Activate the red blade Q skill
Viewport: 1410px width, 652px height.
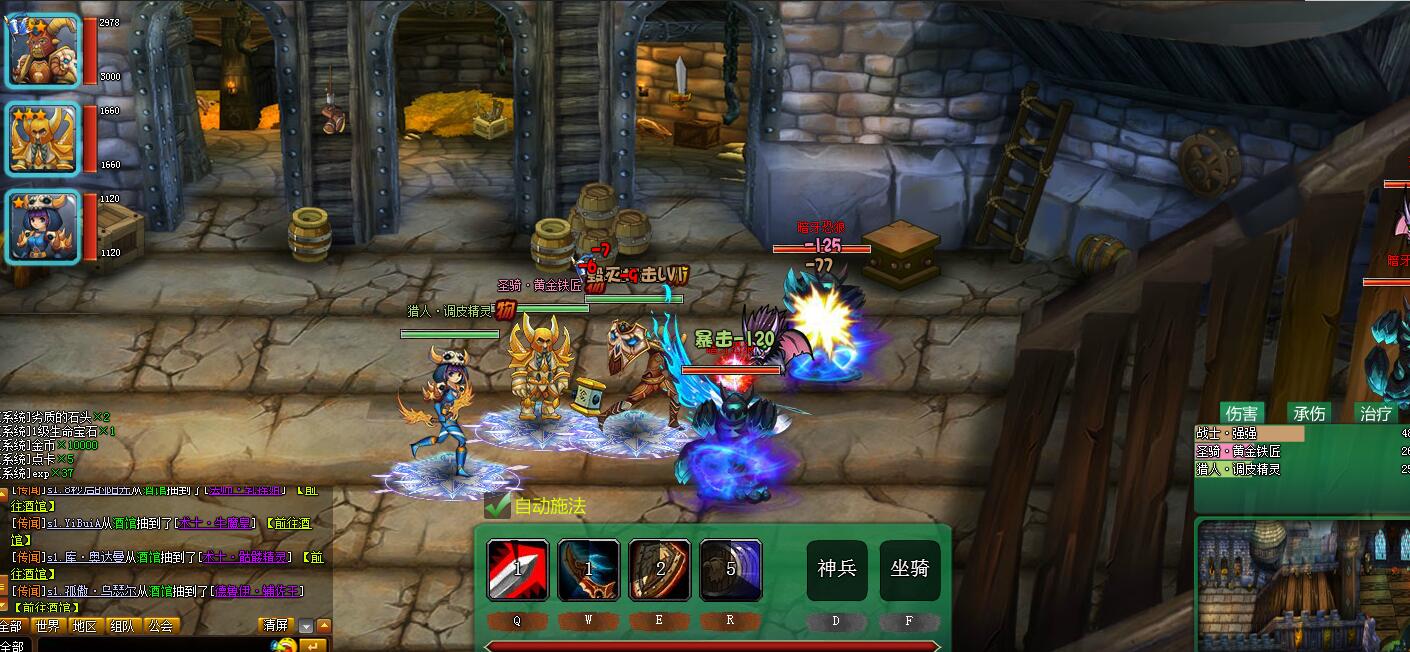tap(518, 570)
